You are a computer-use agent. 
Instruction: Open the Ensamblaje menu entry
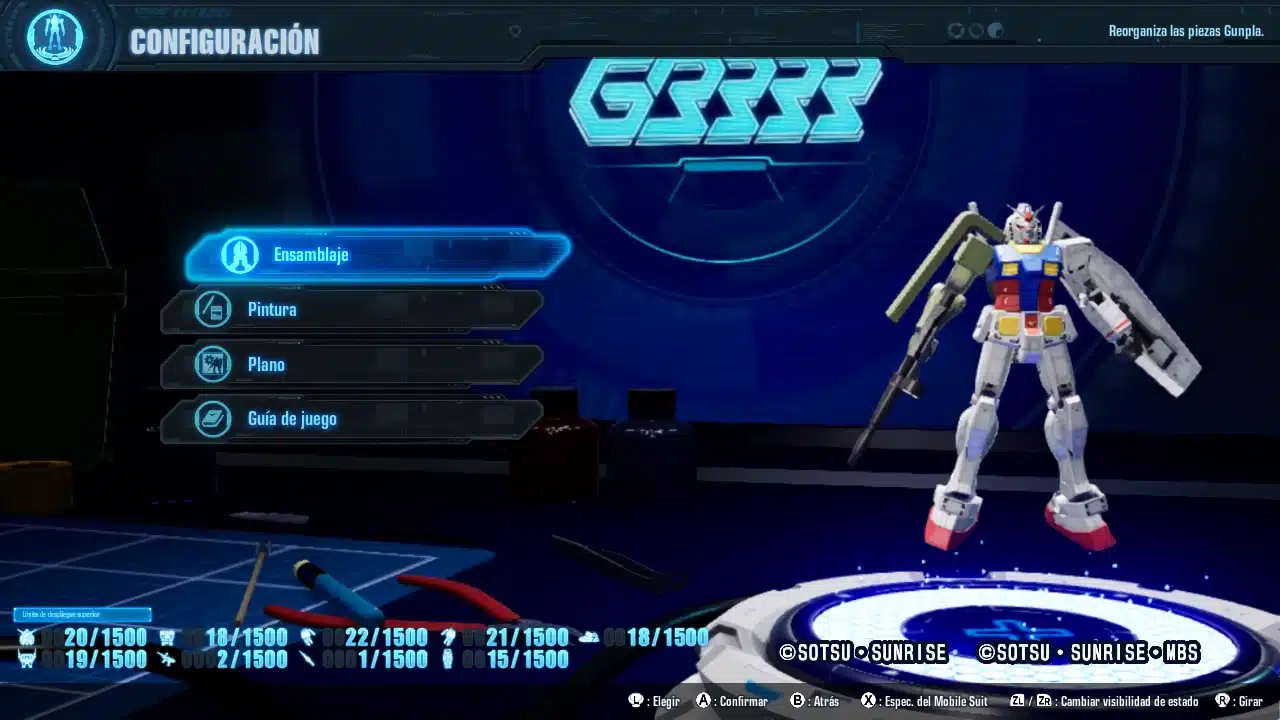(378, 255)
